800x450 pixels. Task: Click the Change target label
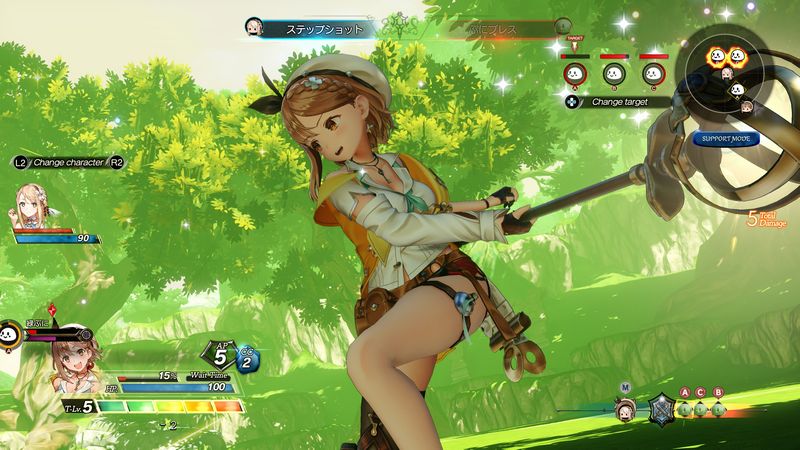click(x=617, y=101)
